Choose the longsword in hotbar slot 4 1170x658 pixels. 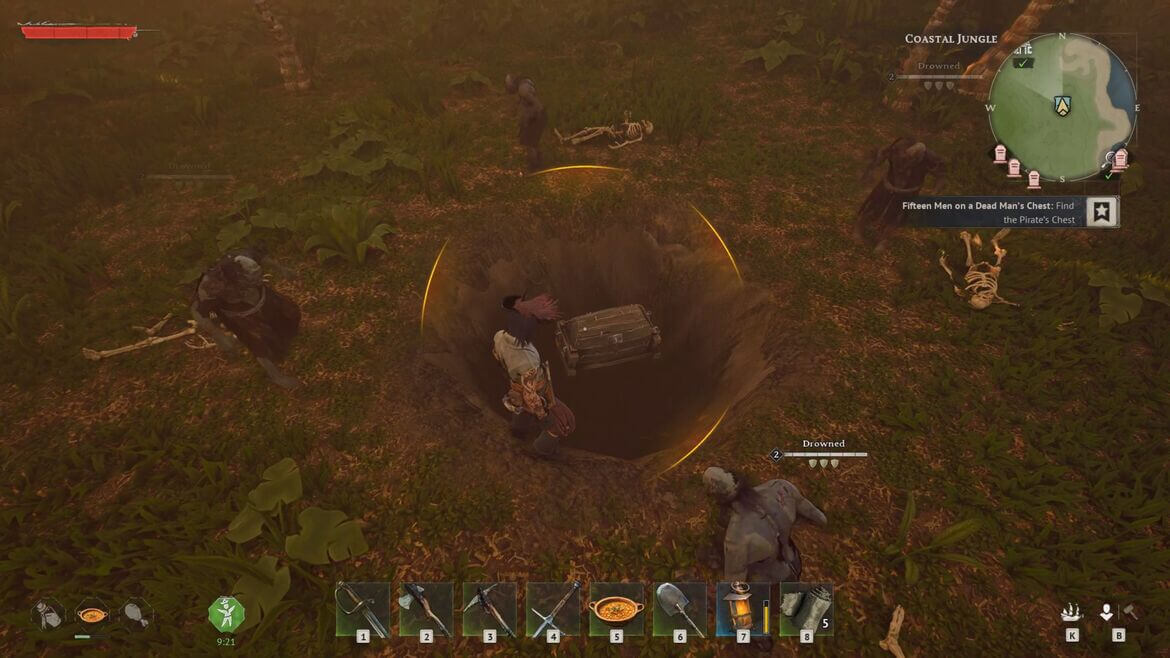(553, 609)
